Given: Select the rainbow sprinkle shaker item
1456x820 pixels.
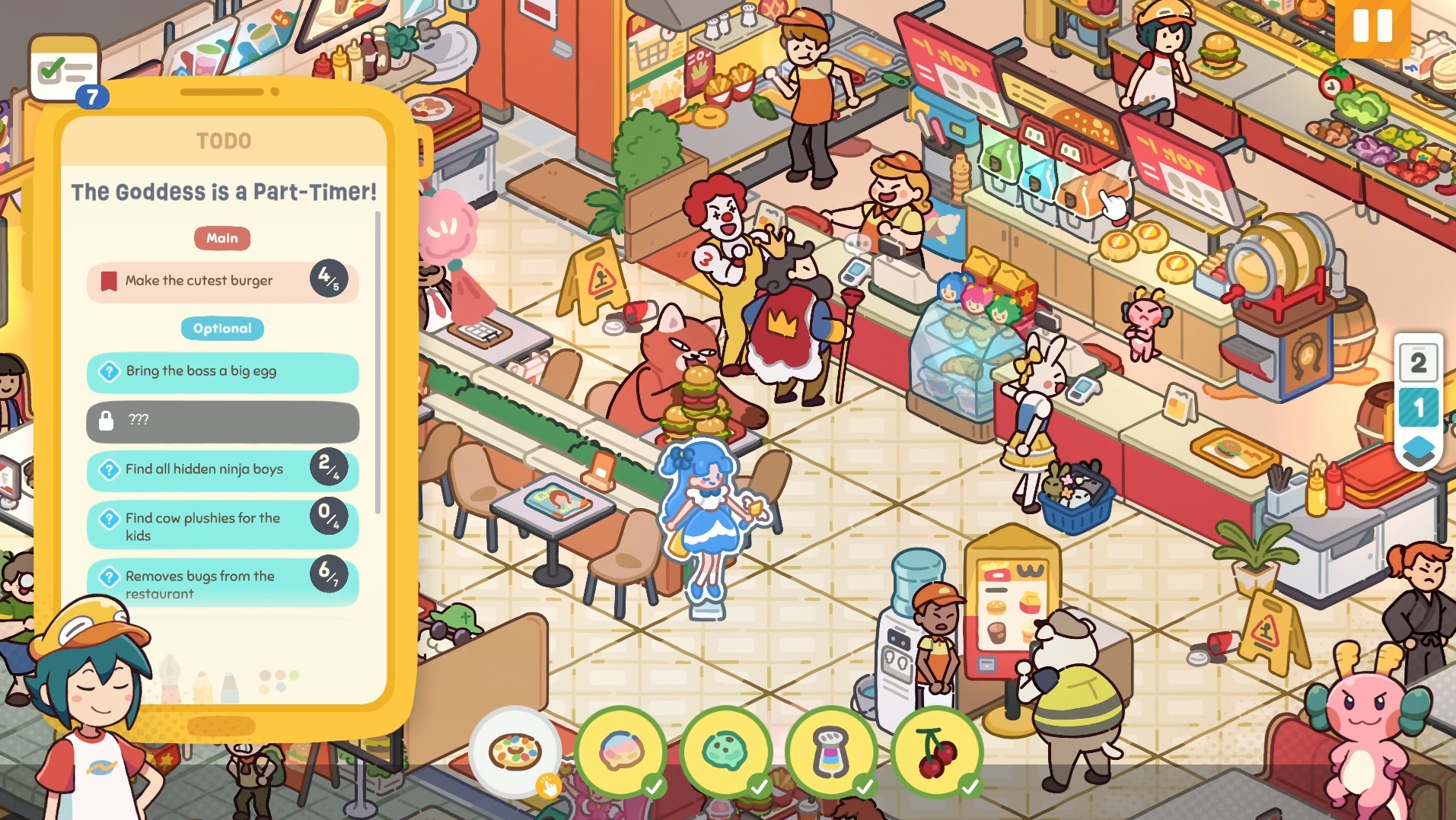Looking at the screenshot, I should 830,752.
